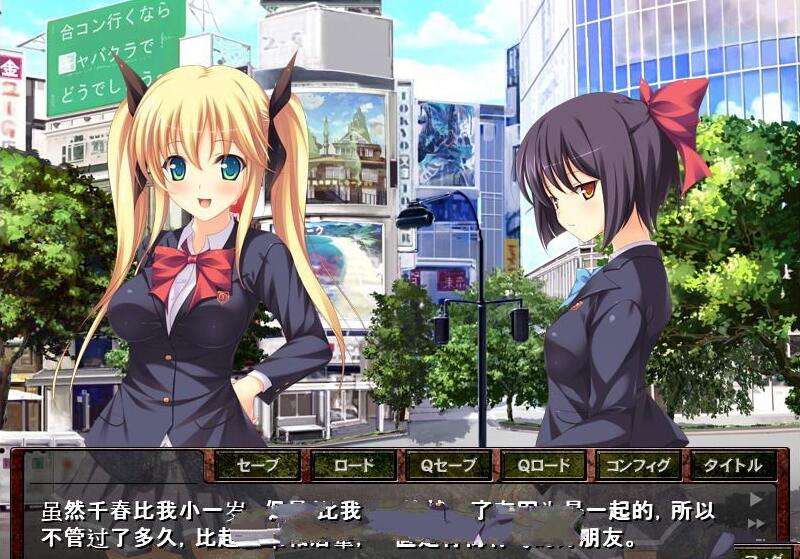This screenshot has height=559, width=800.
Task: Open the ロード (Load) menu
Action: coord(353,465)
